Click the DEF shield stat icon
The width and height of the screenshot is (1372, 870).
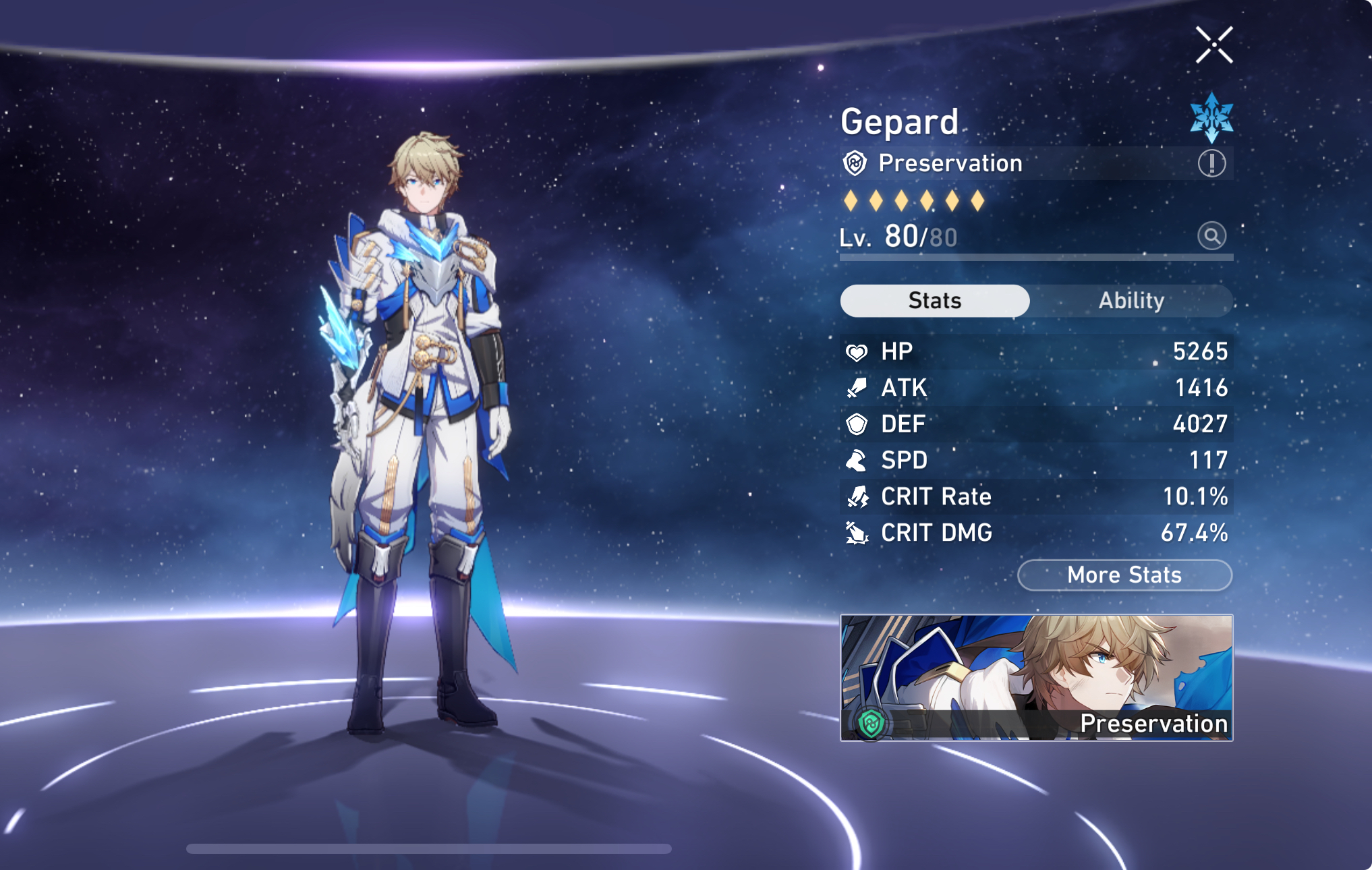(x=858, y=424)
